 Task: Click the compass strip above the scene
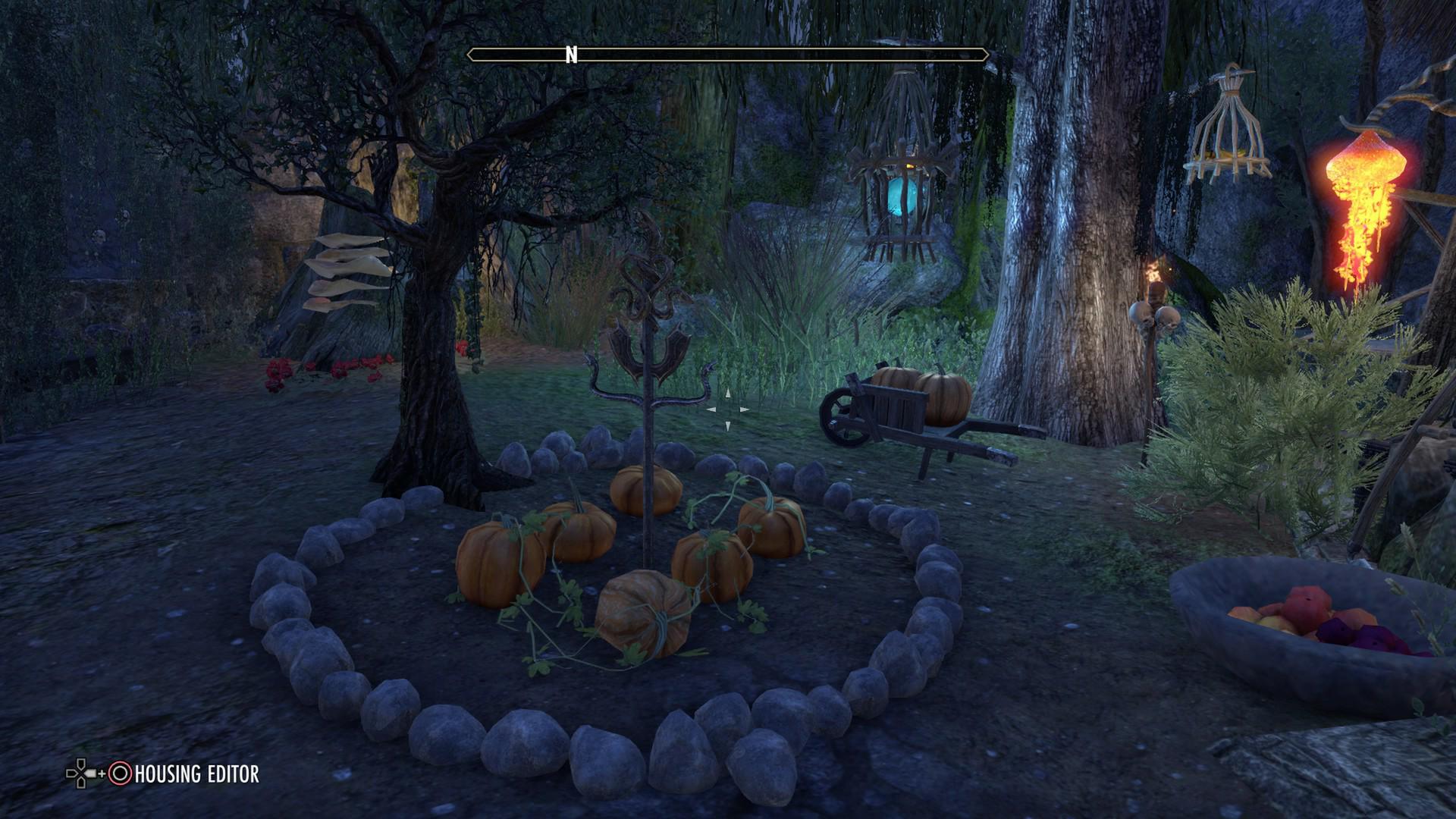[x=728, y=53]
